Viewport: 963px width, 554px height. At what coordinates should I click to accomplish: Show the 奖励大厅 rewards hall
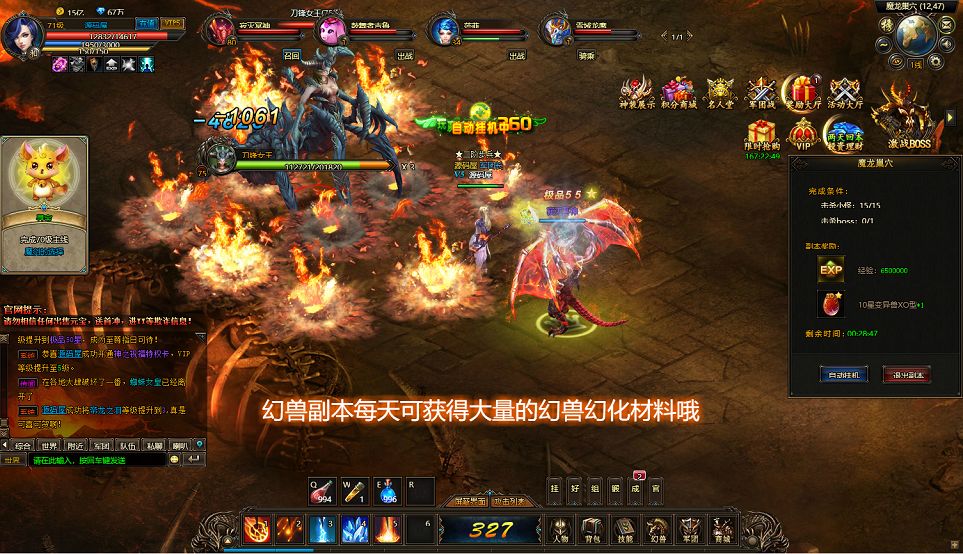(803, 93)
